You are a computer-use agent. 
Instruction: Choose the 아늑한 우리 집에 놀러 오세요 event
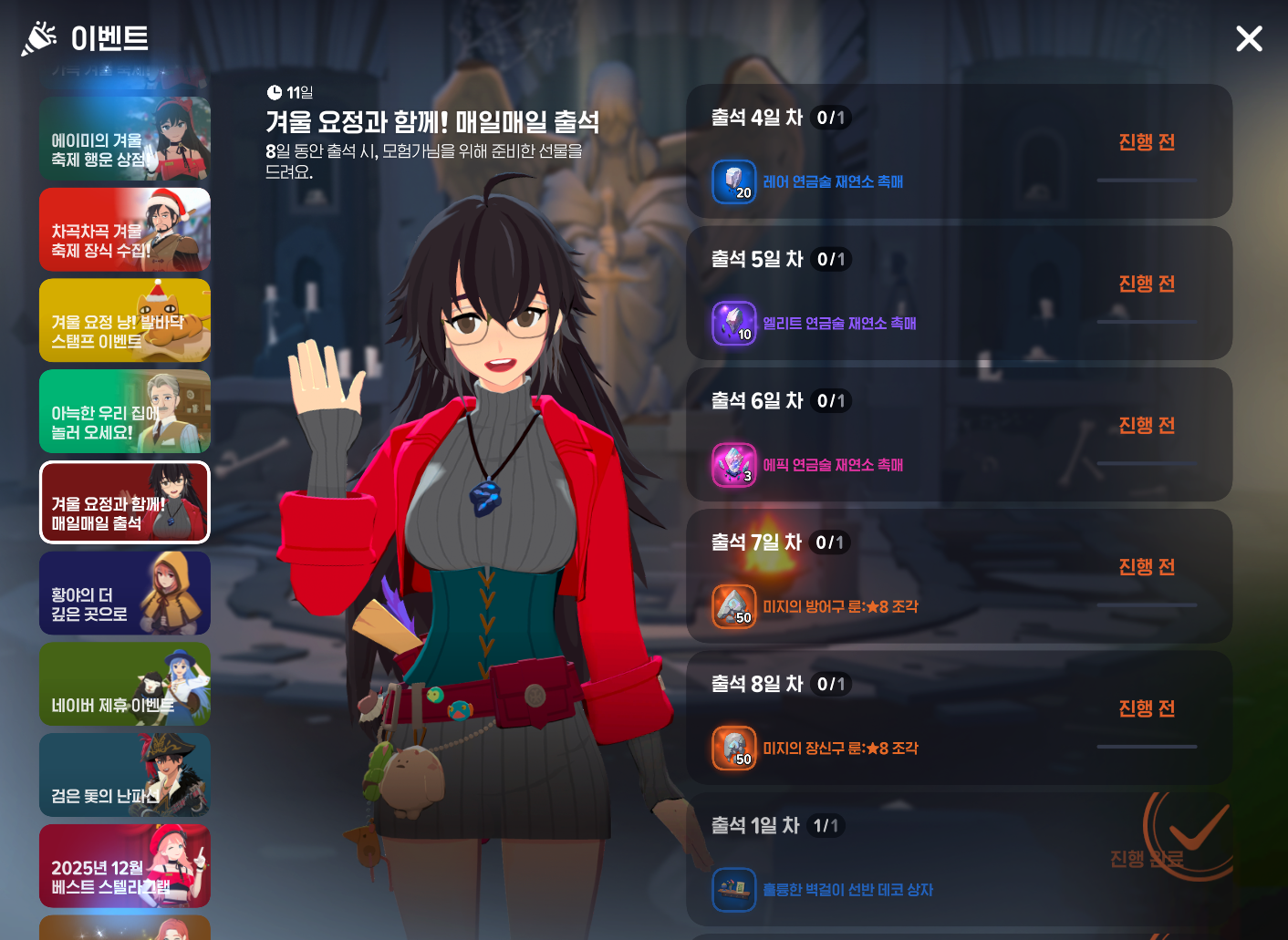click(125, 412)
